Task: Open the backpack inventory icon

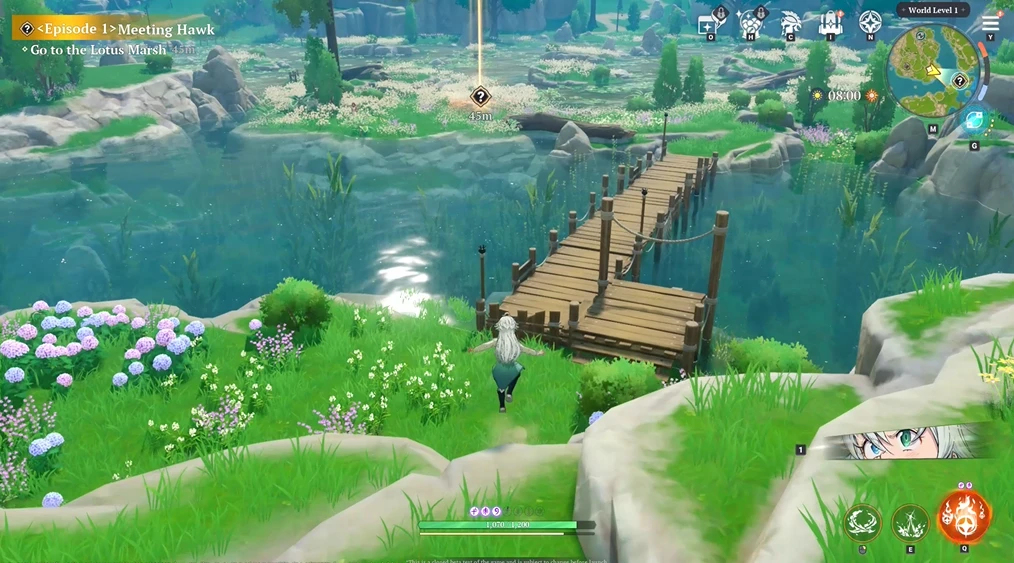Action: (x=830, y=23)
